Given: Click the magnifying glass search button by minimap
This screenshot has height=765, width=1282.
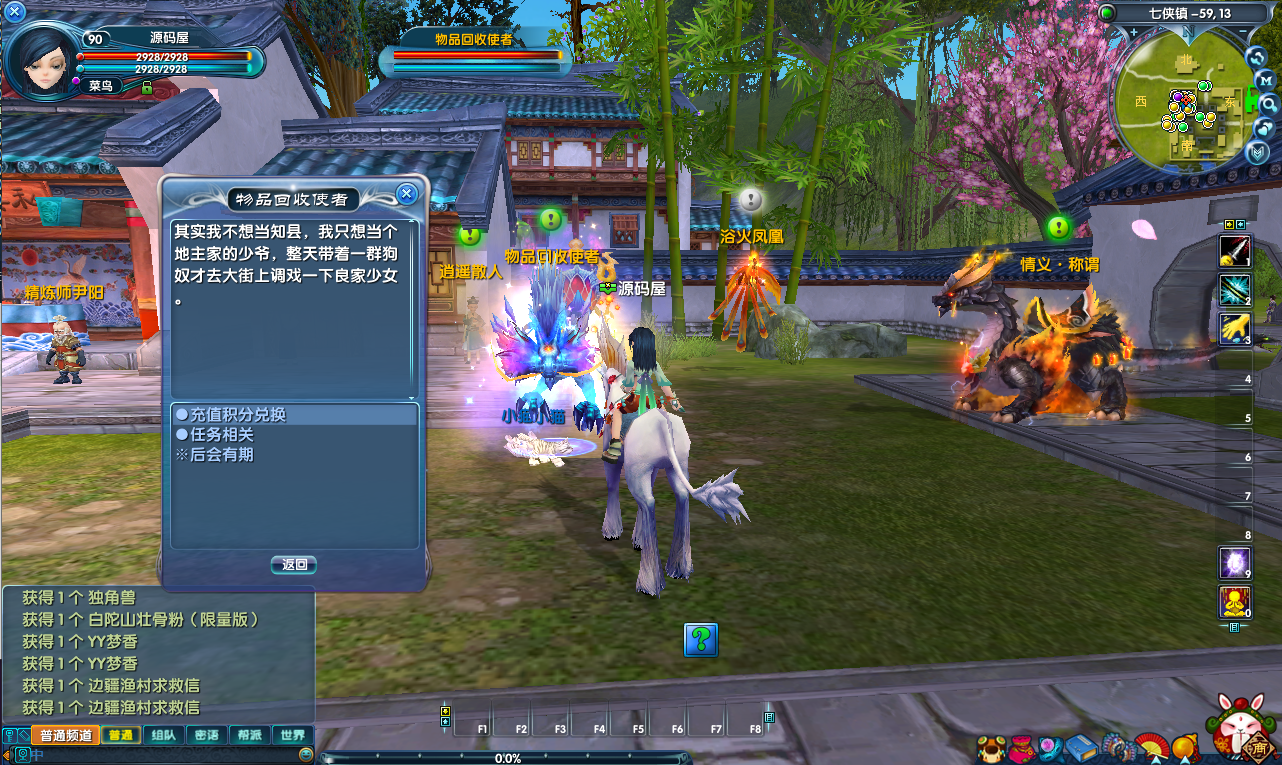Looking at the screenshot, I should [1269, 103].
